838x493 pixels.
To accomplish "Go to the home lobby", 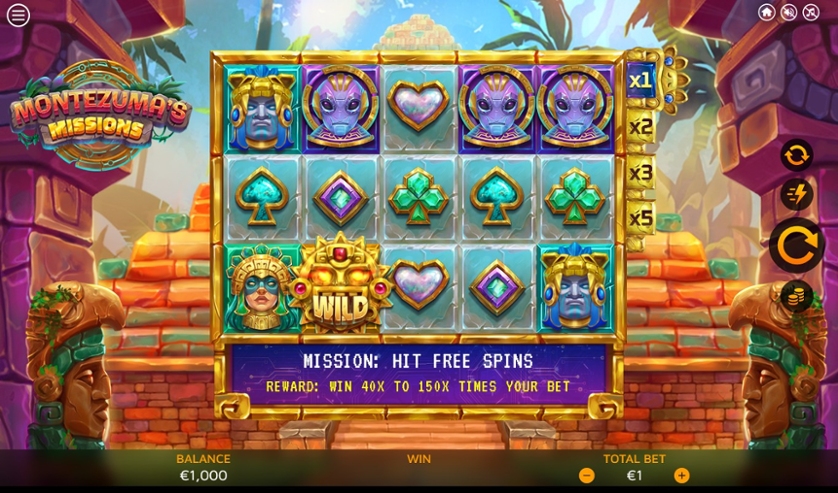I will point(767,12).
